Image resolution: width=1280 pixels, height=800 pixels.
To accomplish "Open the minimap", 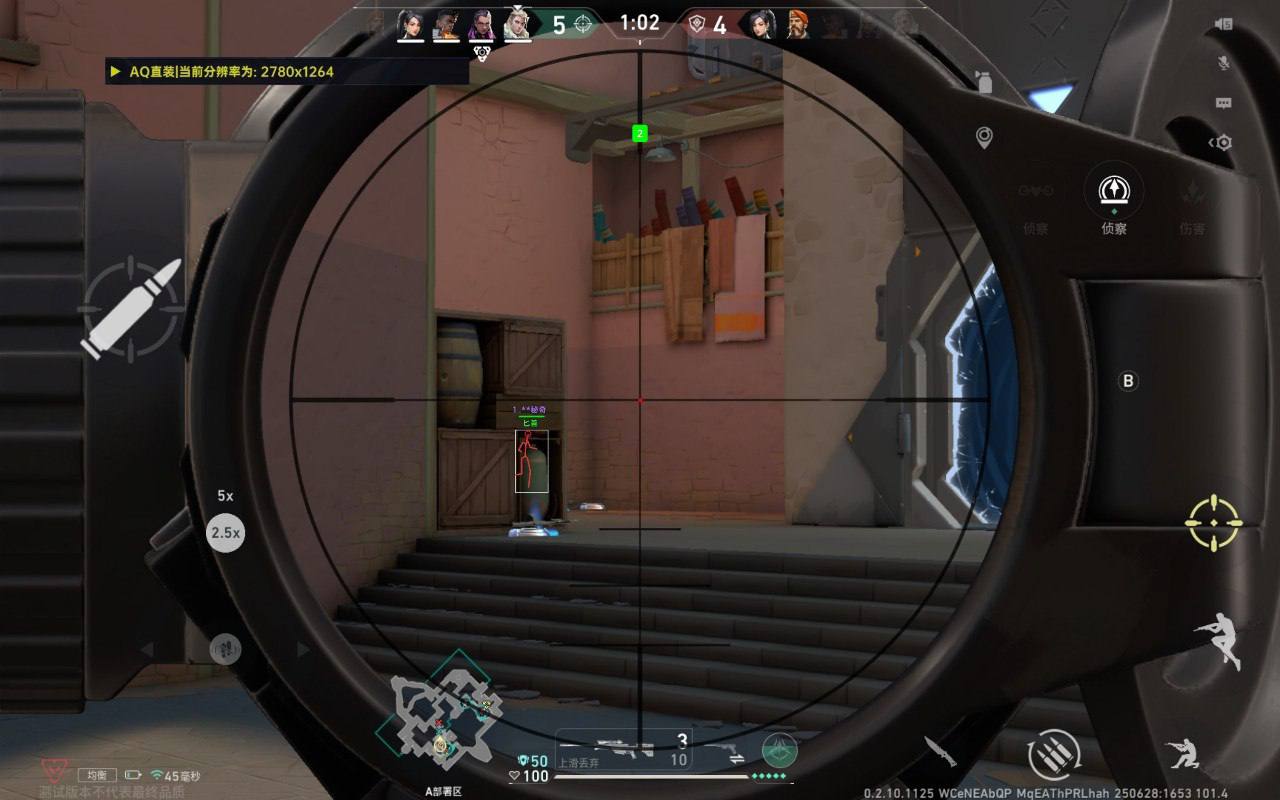I will click(438, 715).
